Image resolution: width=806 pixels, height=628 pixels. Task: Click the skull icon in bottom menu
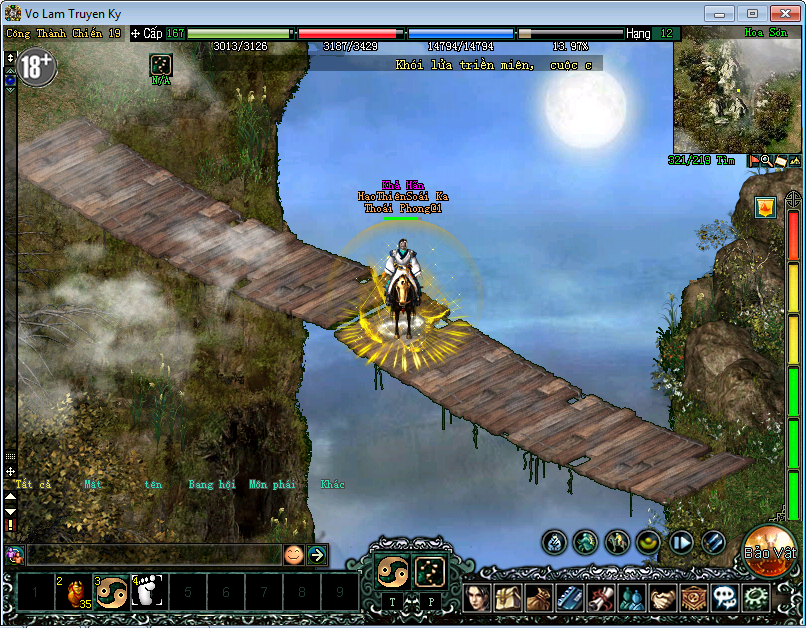click(x=725, y=598)
